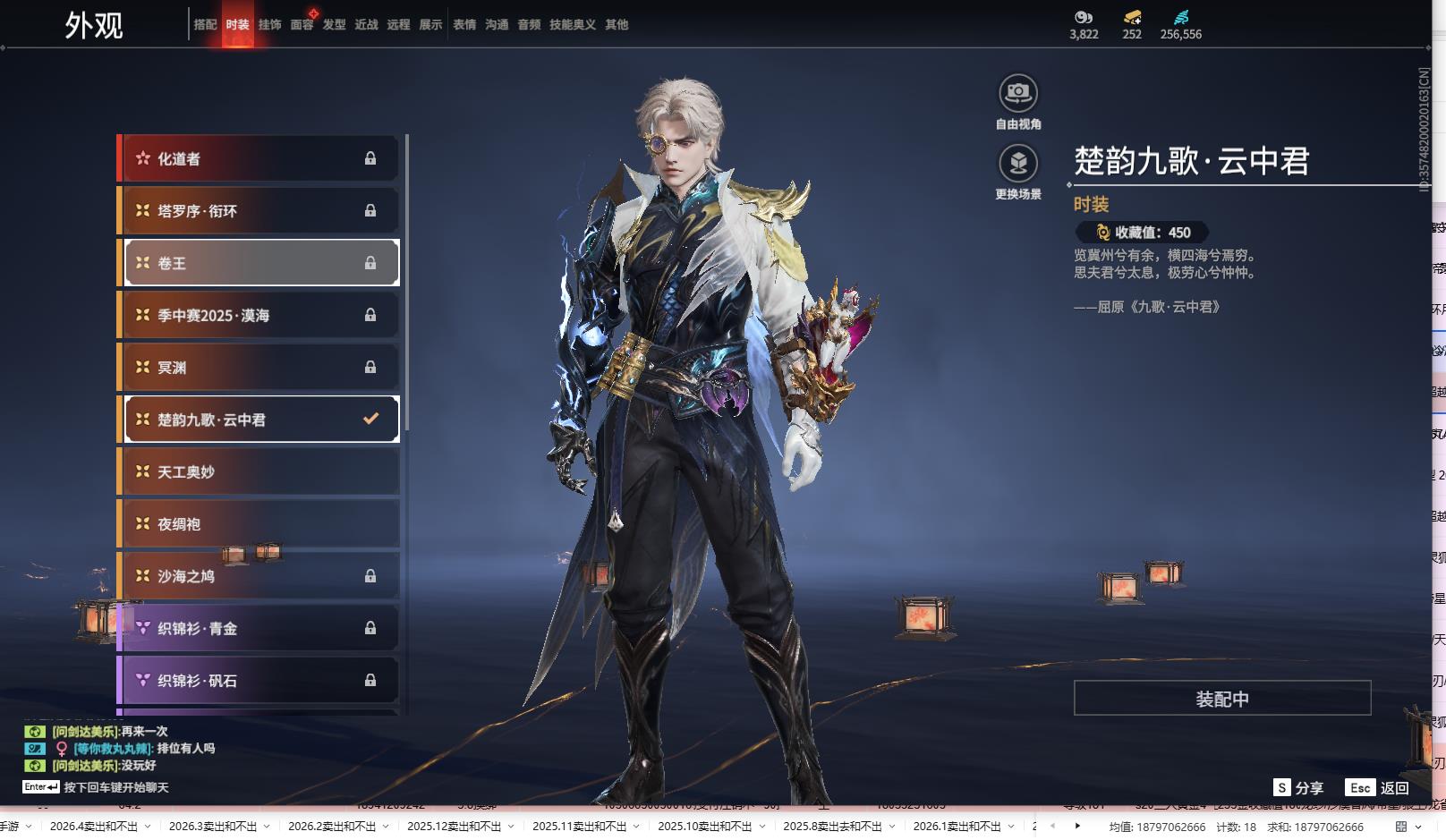Open the 更换场景 scene changer
The image size is (1446, 840).
[1018, 164]
